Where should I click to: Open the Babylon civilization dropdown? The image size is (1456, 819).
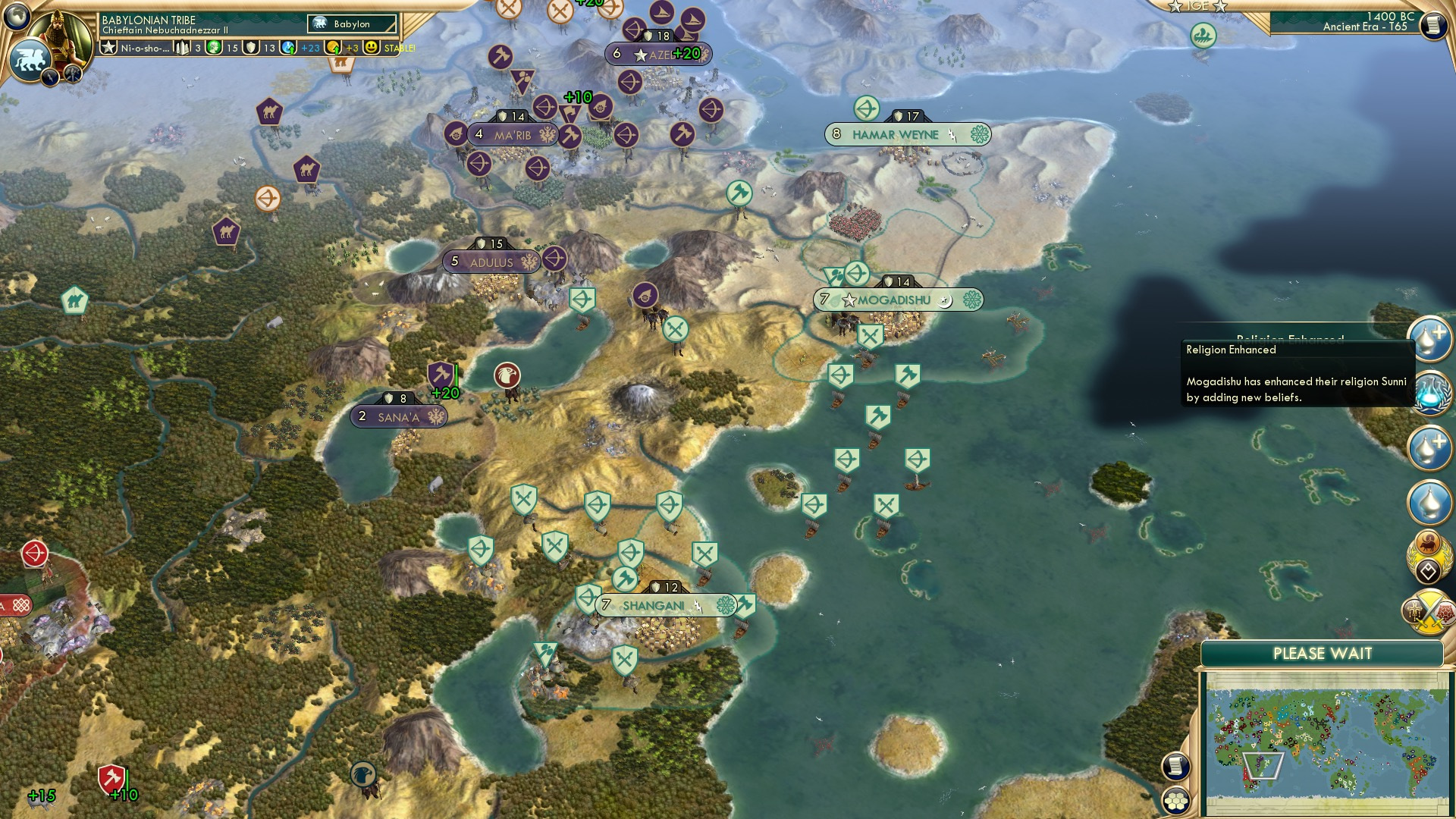pyautogui.click(x=350, y=24)
